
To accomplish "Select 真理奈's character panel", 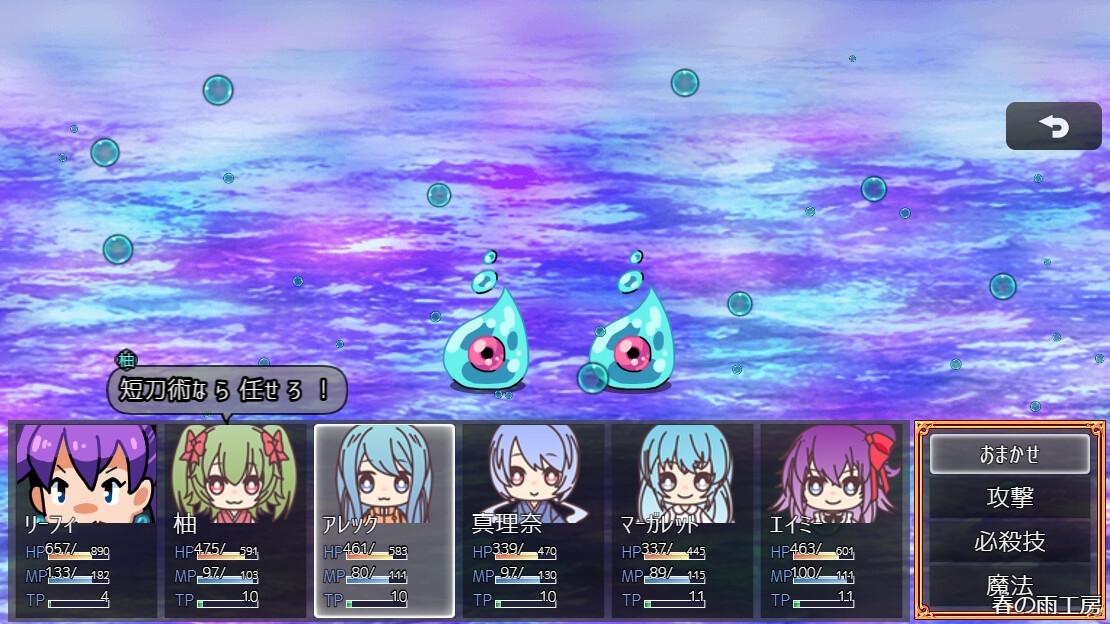I will (x=533, y=520).
